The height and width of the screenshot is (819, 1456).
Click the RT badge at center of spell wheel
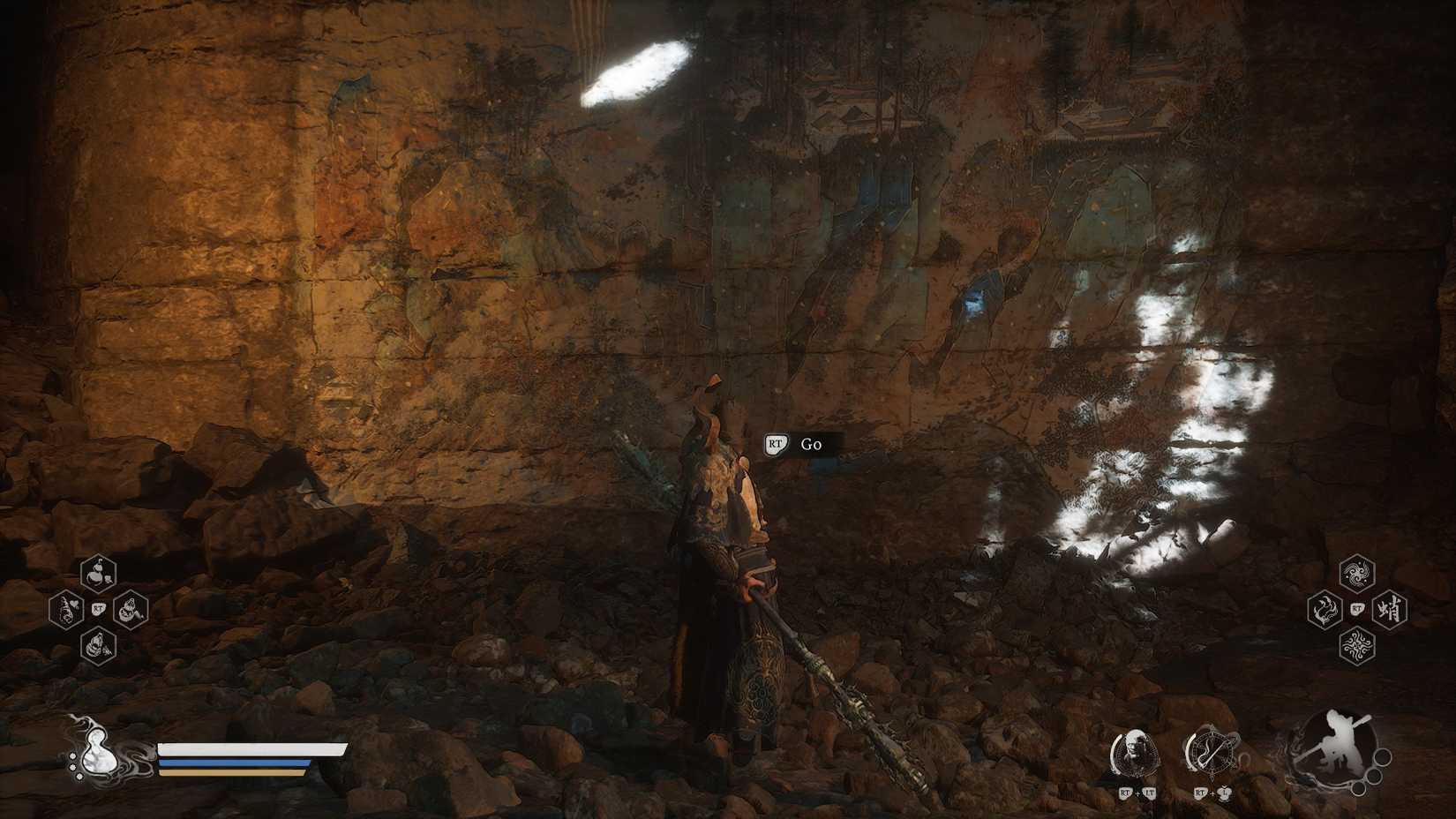pos(1356,608)
